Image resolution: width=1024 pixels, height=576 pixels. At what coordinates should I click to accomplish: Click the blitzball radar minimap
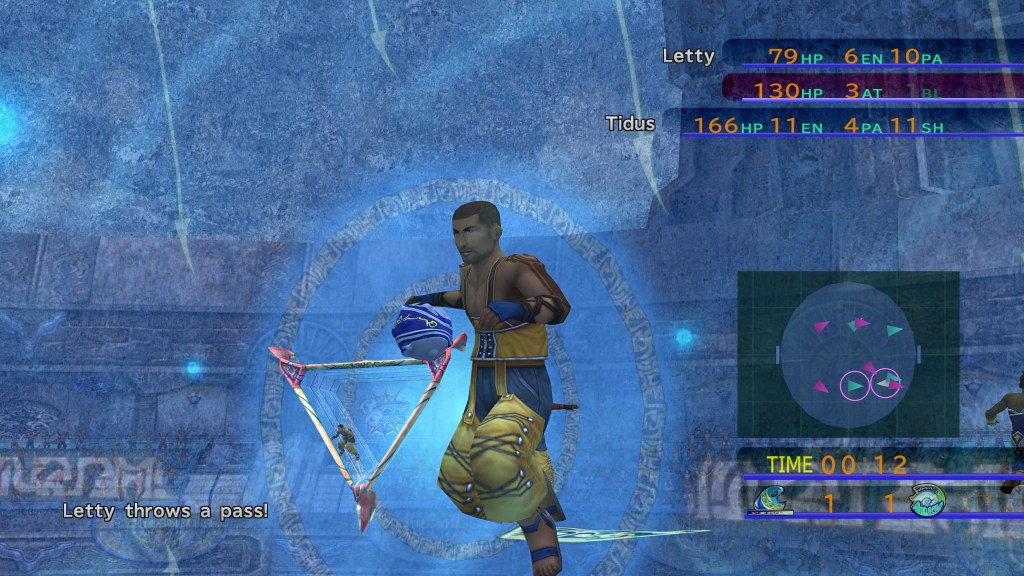(848, 354)
